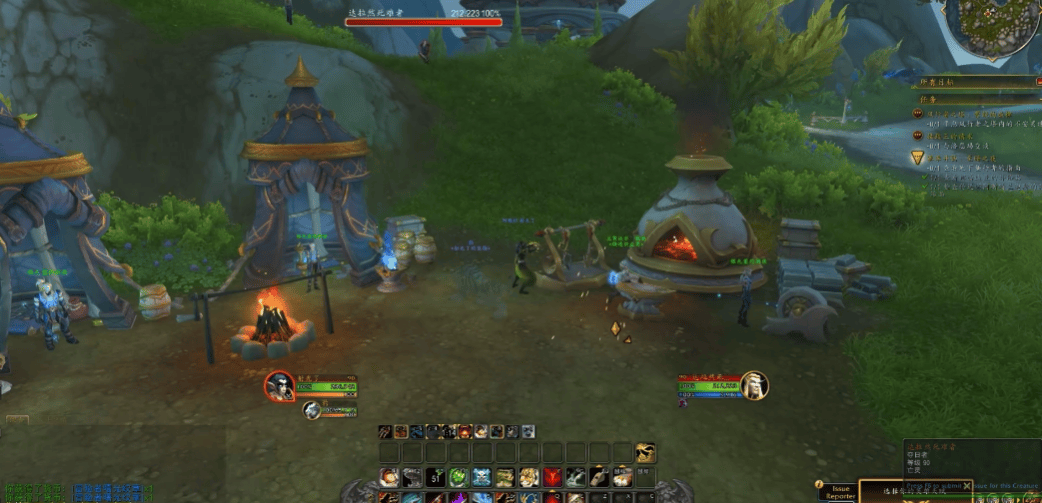The image size is (1042, 503).
Task: Select the first pet bar claw icon
Action: point(386,432)
